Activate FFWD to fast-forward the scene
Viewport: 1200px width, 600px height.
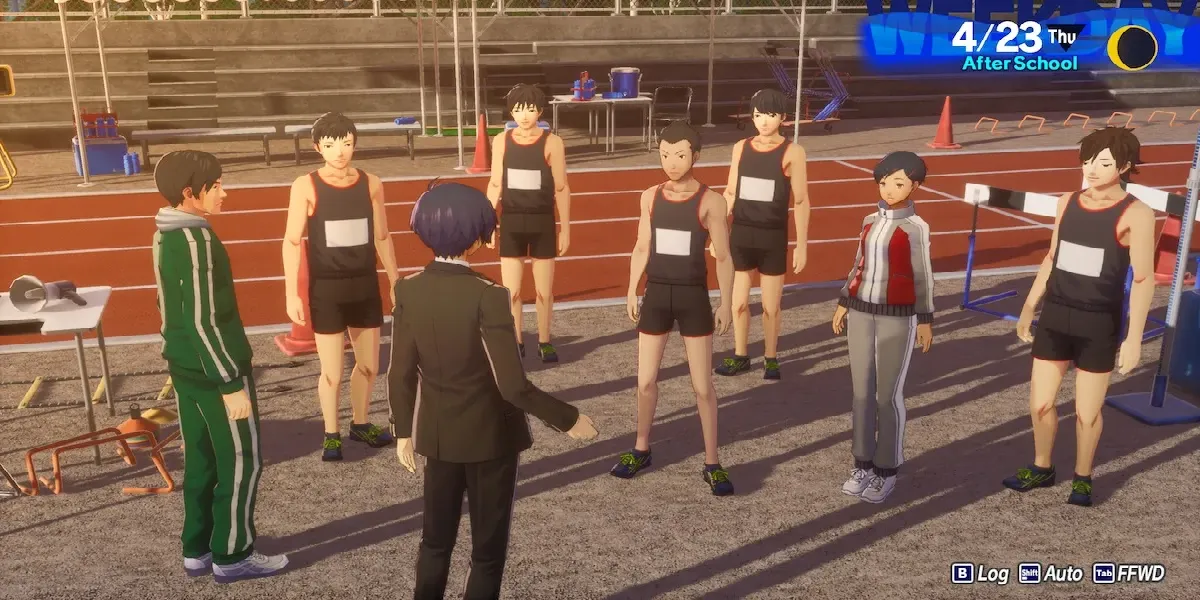(1128, 573)
